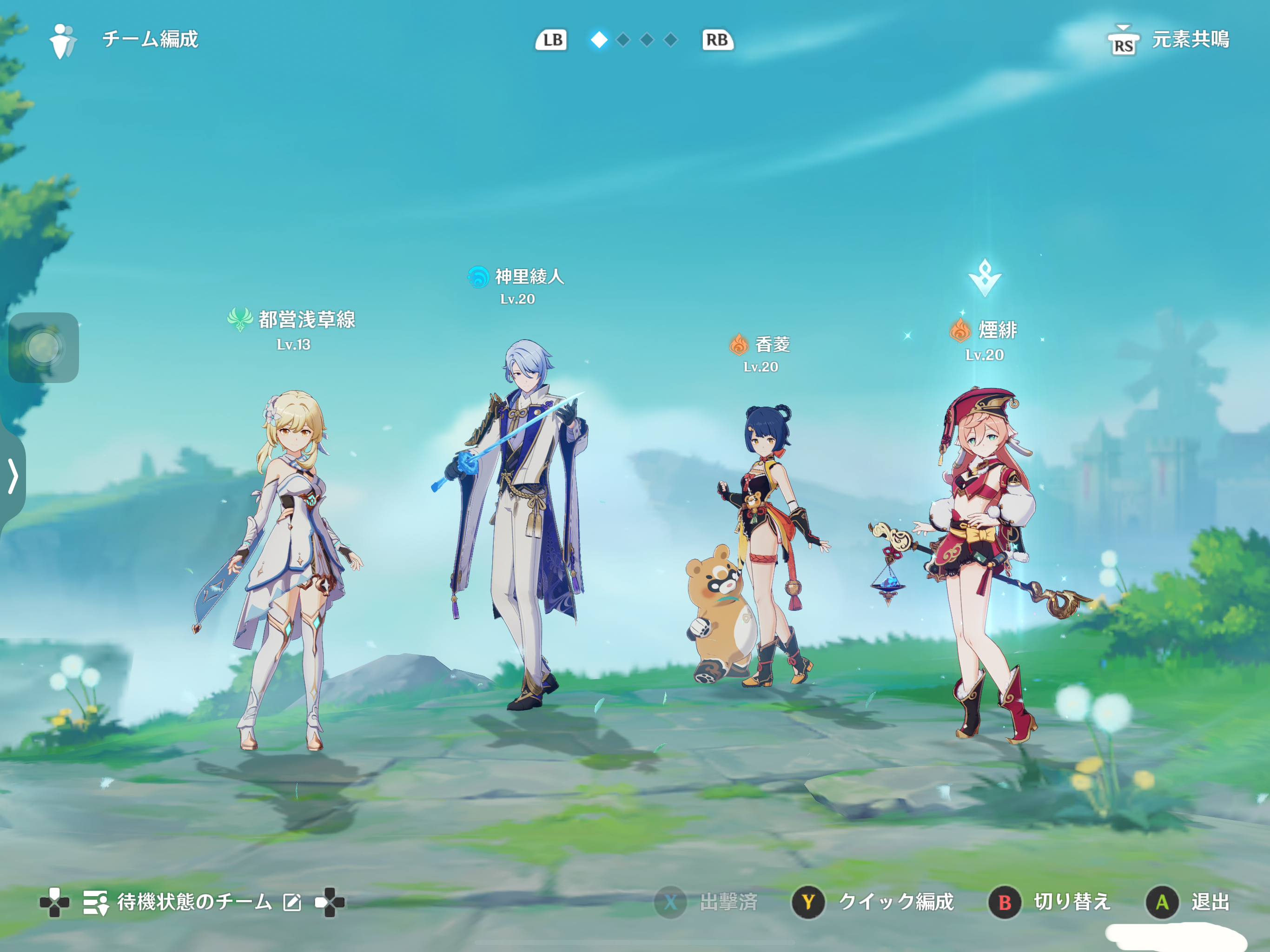Image resolution: width=1270 pixels, height=952 pixels.
Task: Expand the side panel arrow tab
Action: click(13, 476)
